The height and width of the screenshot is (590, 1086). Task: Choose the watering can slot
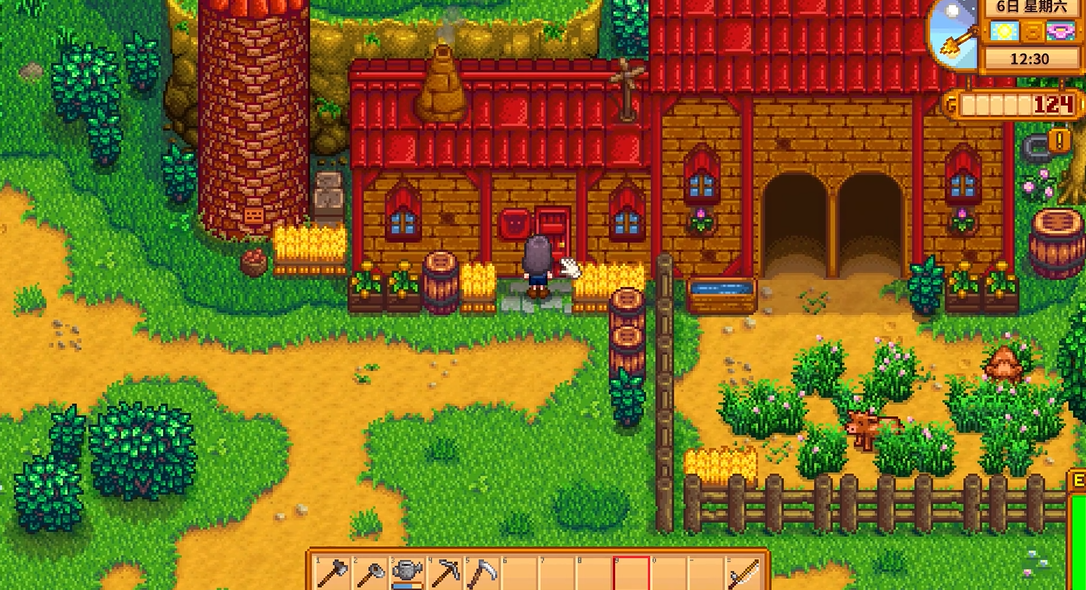pyautogui.click(x=407, y=573)
